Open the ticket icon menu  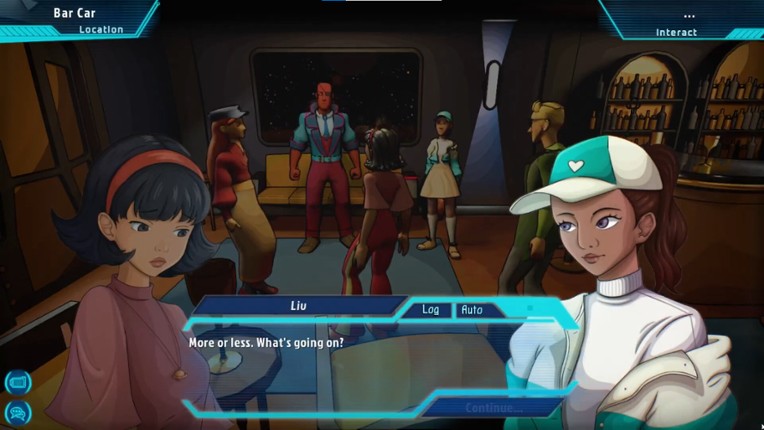click(18, 381)
